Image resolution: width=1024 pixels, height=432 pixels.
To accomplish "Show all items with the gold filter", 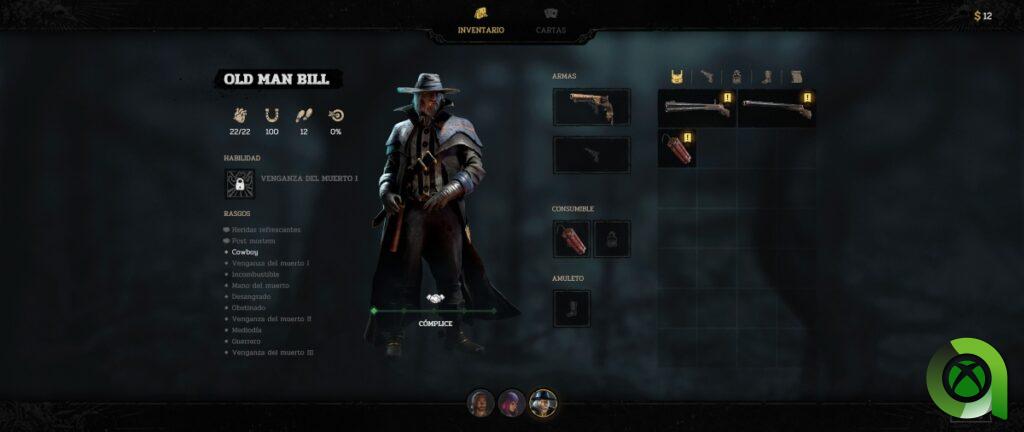I will click(677, 76).
